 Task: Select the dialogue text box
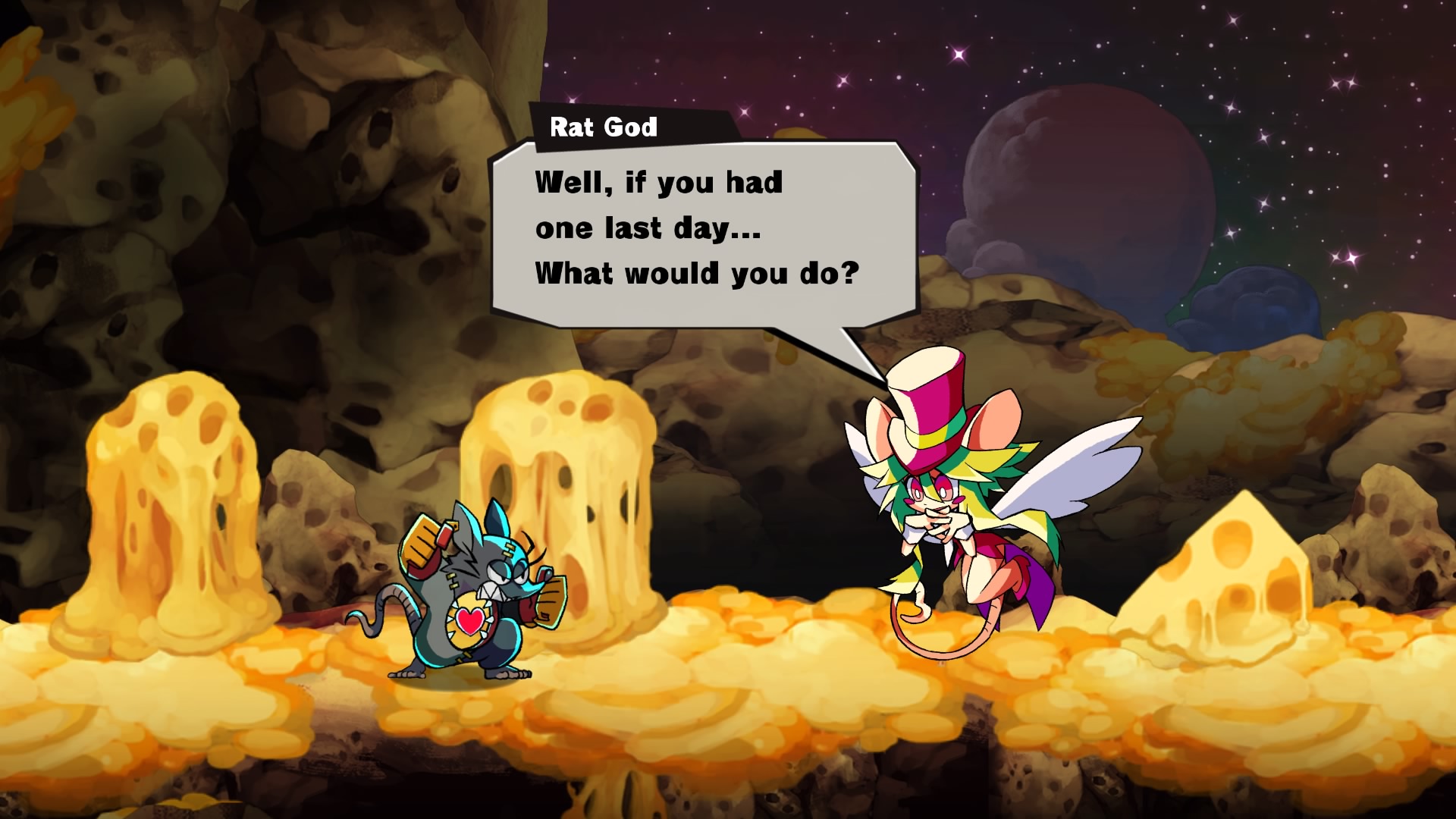click(705, 227)
